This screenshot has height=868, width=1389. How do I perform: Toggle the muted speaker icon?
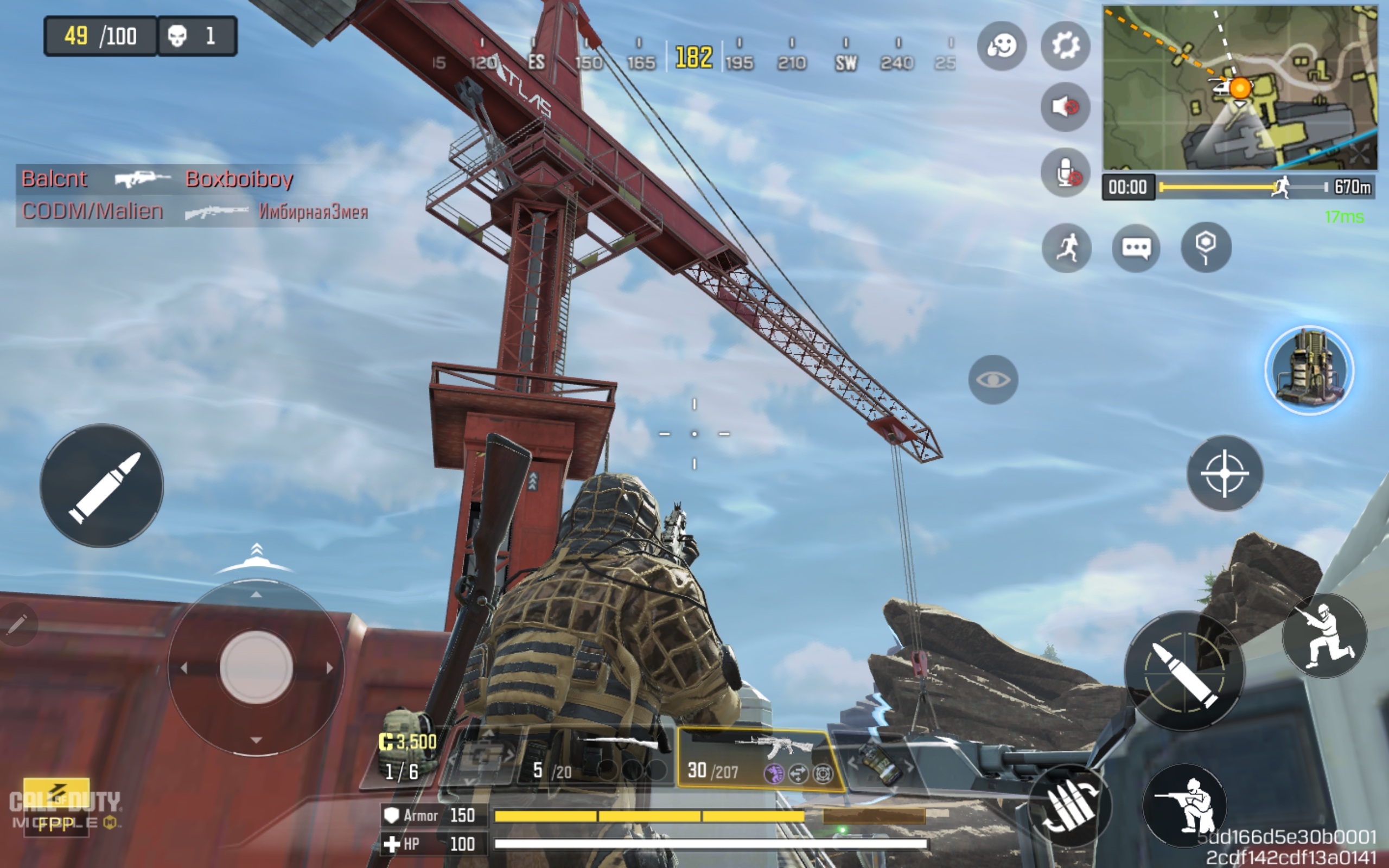click(x=1065, y=107)
